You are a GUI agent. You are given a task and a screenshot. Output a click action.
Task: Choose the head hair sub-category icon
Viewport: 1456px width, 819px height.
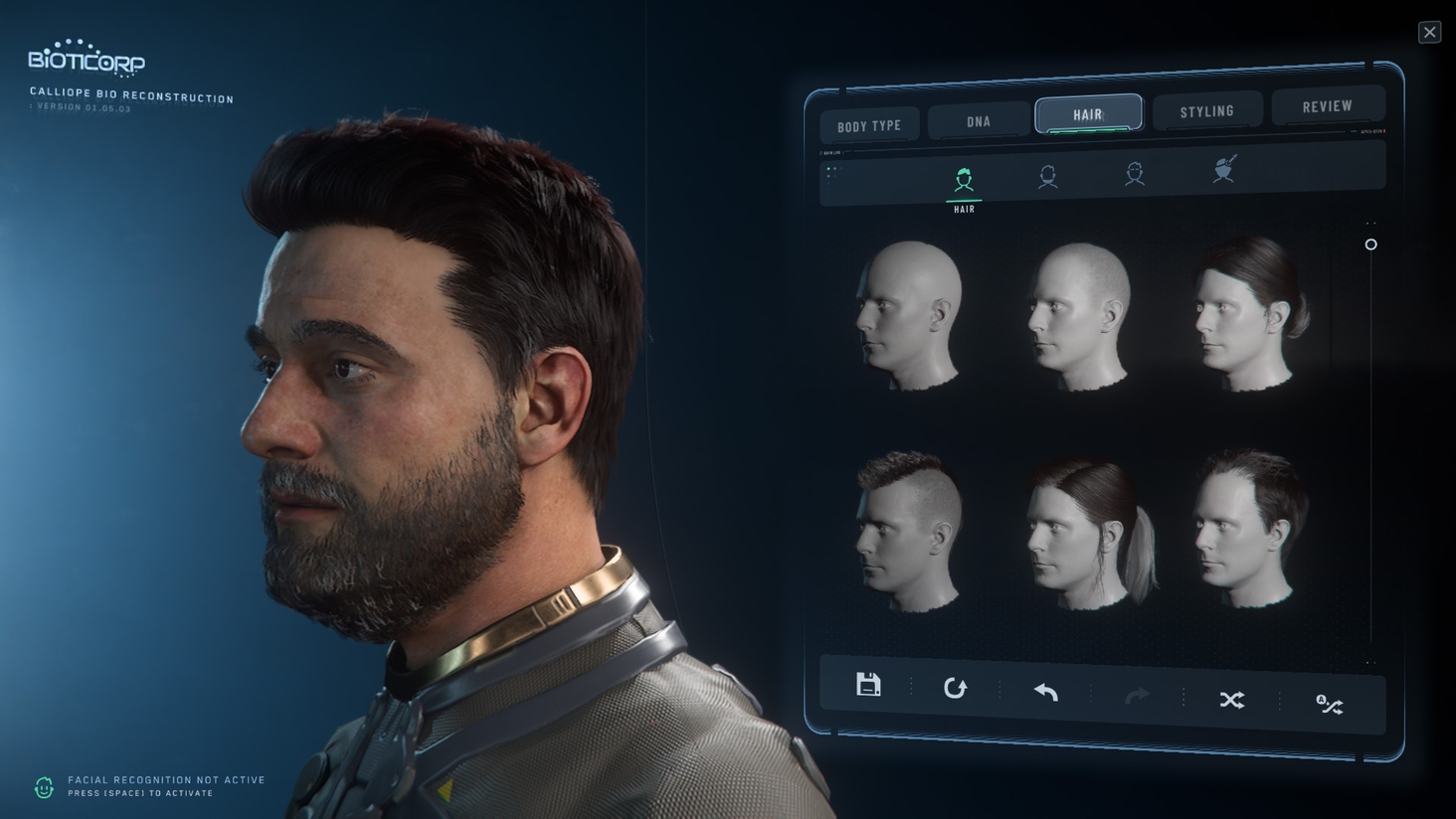pos(964,181)
